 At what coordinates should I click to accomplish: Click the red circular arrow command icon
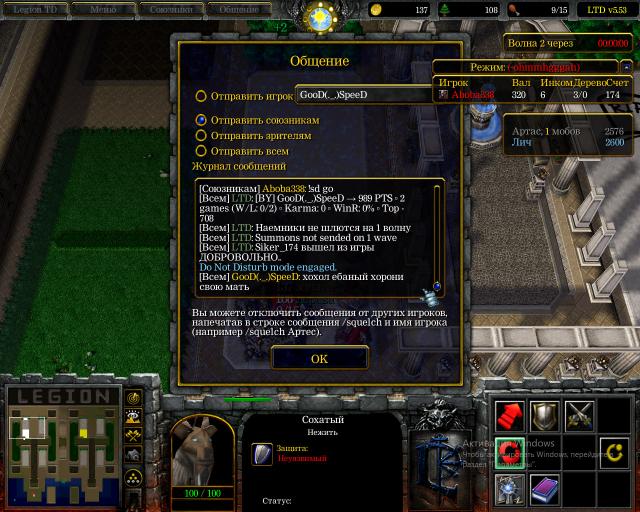pyautogui.click(x=510, y=452)
